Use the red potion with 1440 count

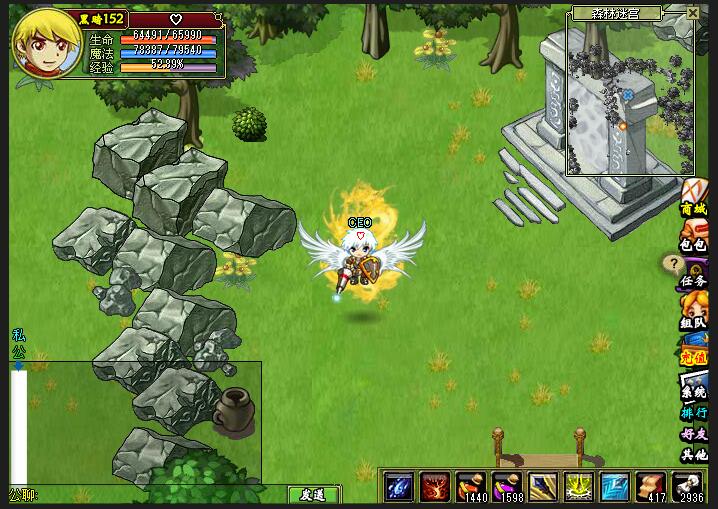coord(471,487)
